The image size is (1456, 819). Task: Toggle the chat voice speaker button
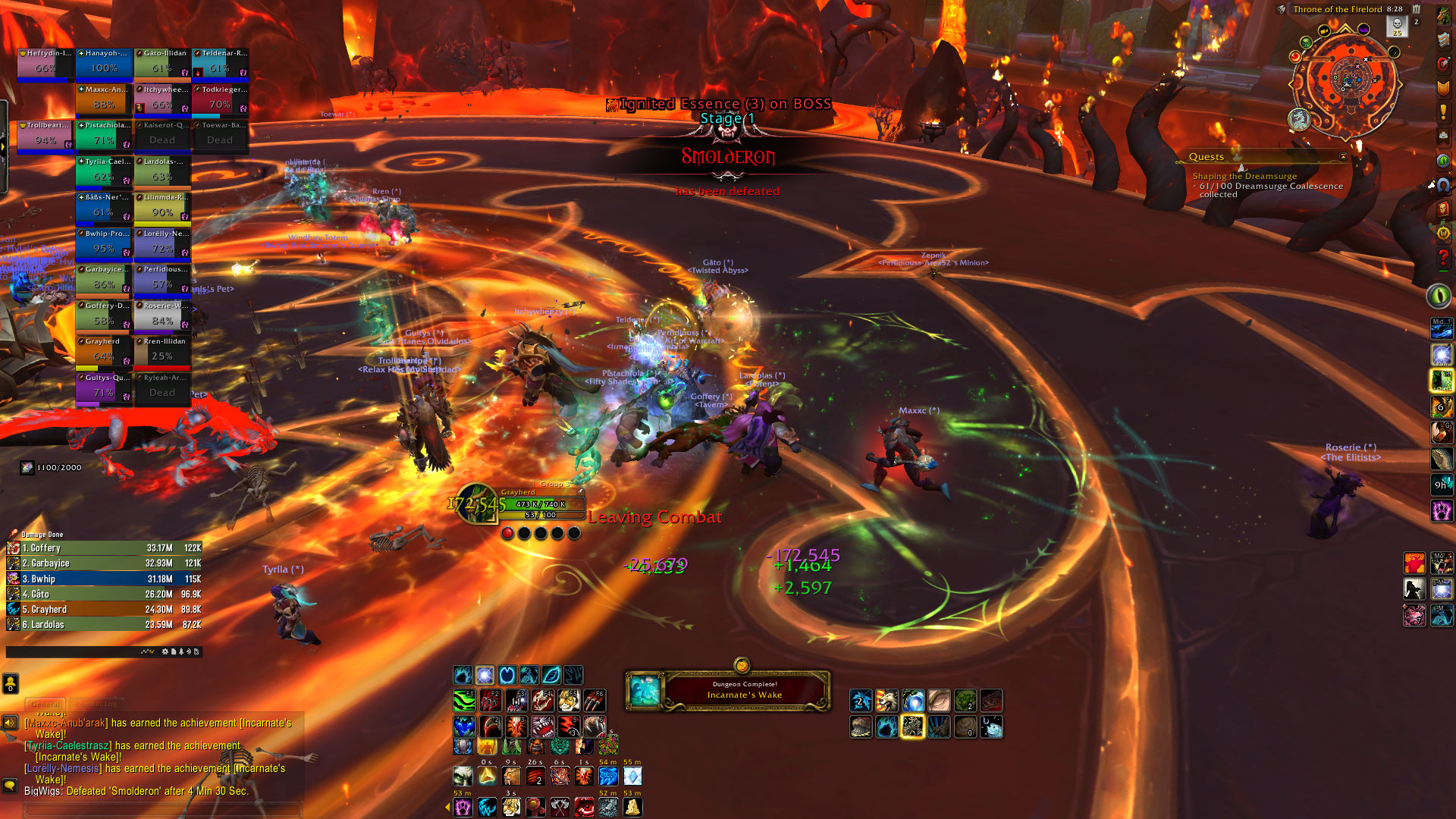(x=10, y=723)
